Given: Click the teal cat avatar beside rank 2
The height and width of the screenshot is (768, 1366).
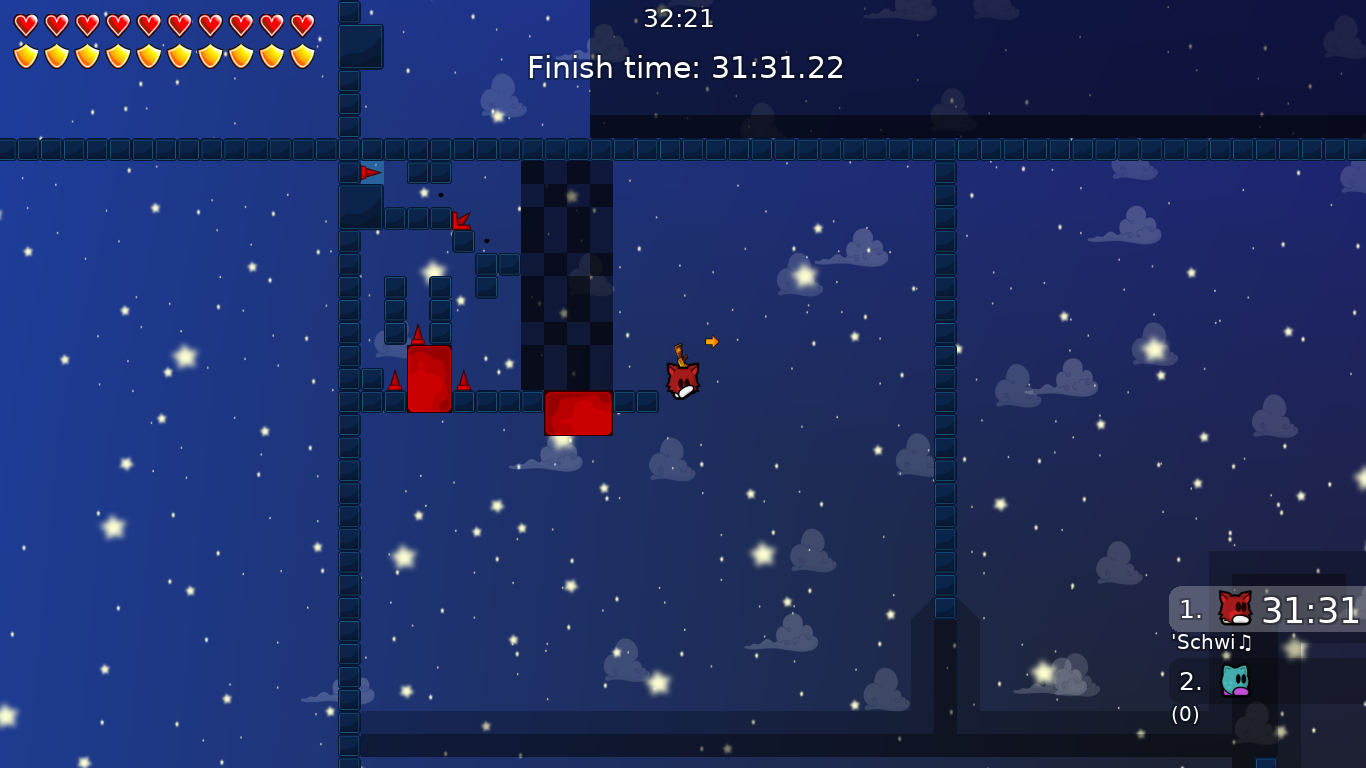Looking at the screenshot, I should pos(1235,682).
